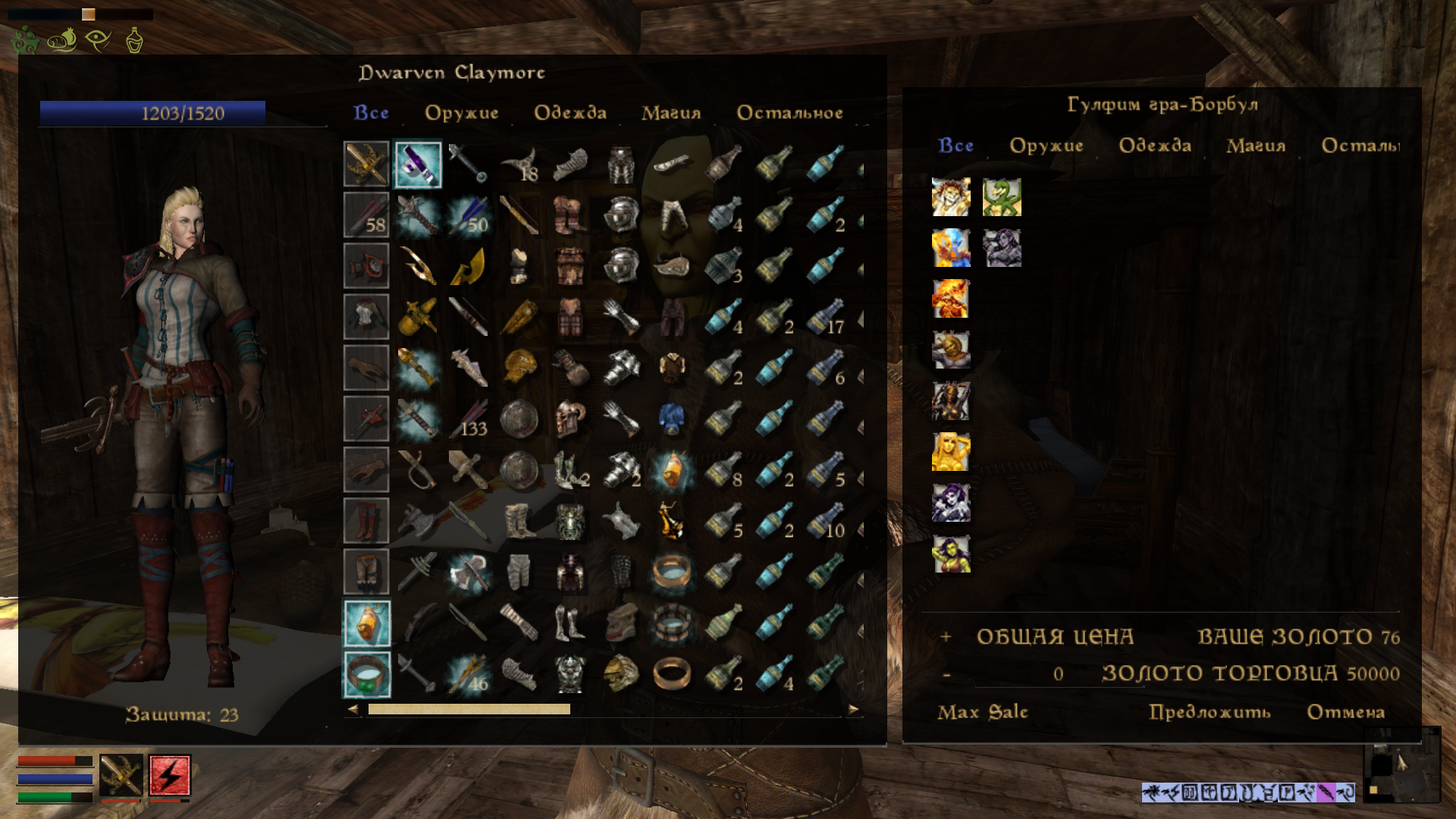This screenshot has width=1456, height=819.
Task: Pick the merchant's golden woman portrait item
Action: tap(951, 452)
